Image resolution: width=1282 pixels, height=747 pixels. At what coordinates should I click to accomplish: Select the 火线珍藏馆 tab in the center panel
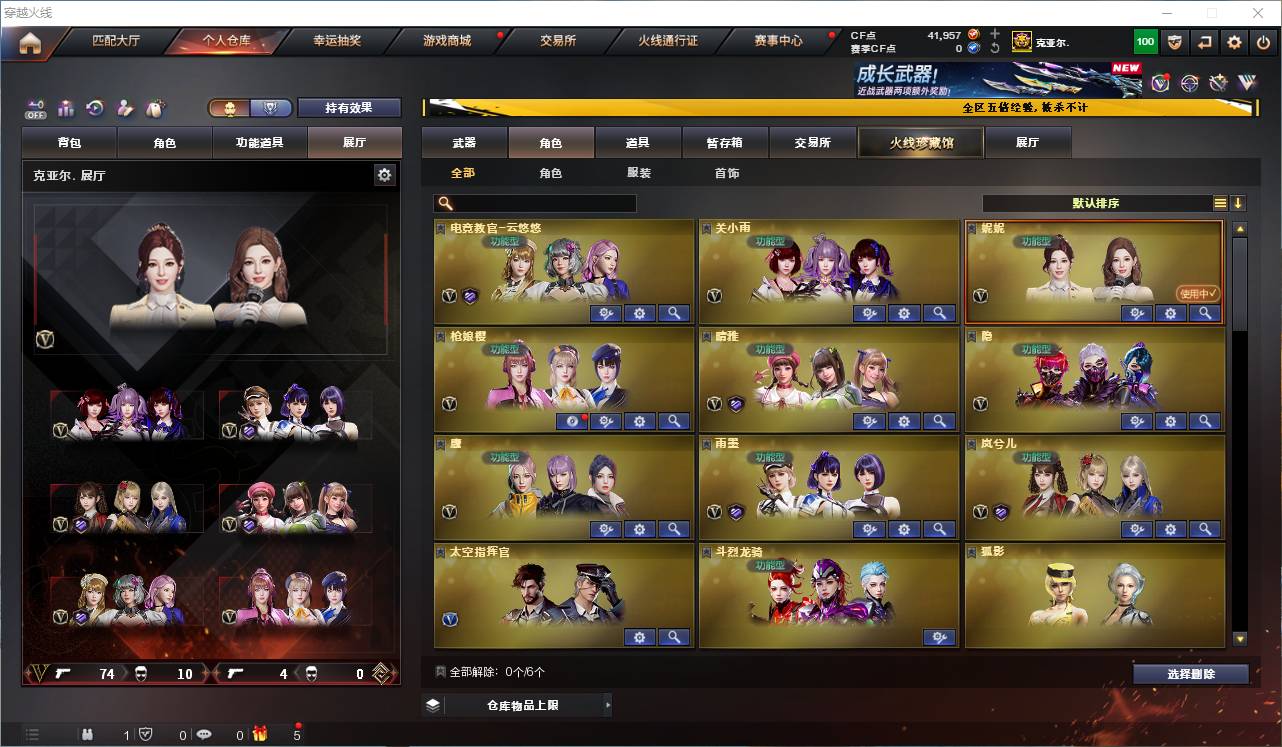pos(919,142)
